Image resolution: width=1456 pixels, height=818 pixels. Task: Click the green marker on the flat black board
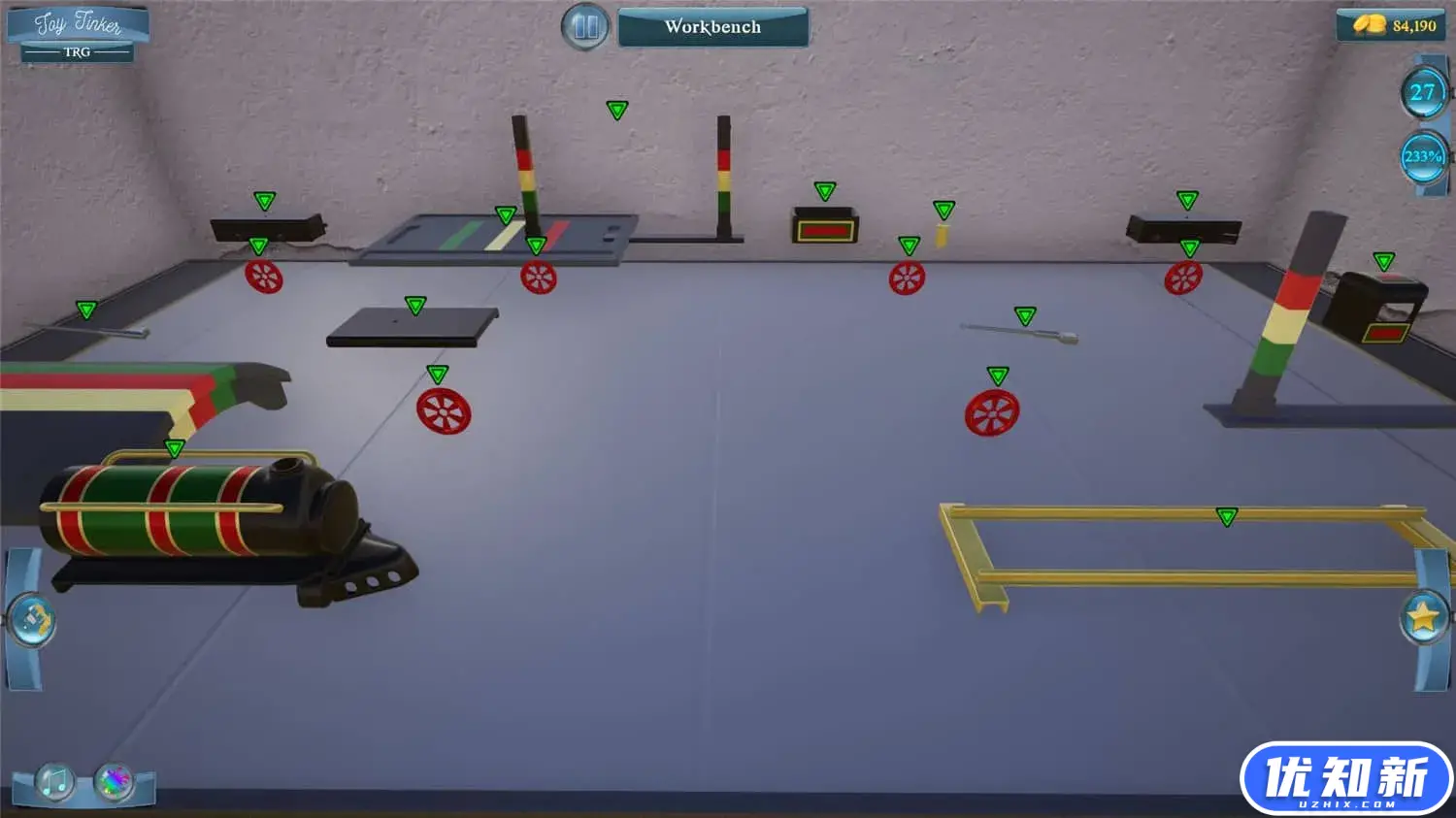414,306
